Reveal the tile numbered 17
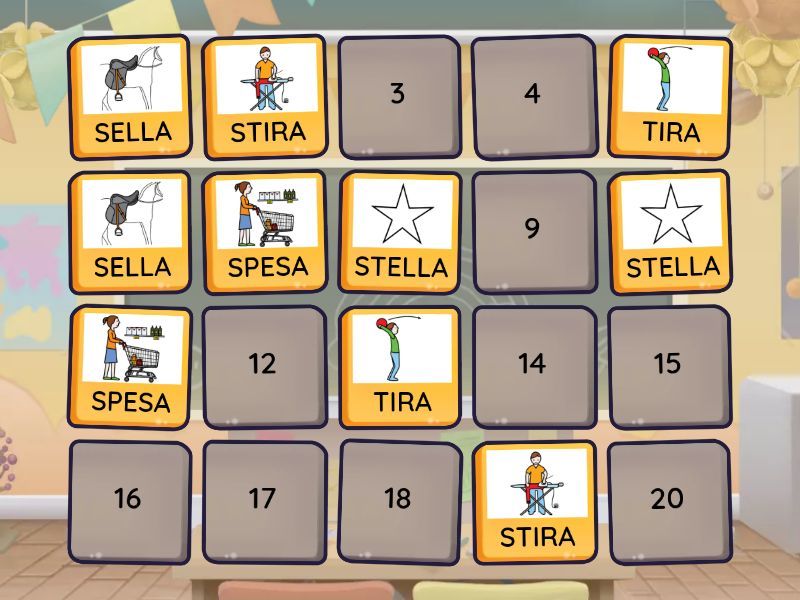800x600 pixels. 264,500
